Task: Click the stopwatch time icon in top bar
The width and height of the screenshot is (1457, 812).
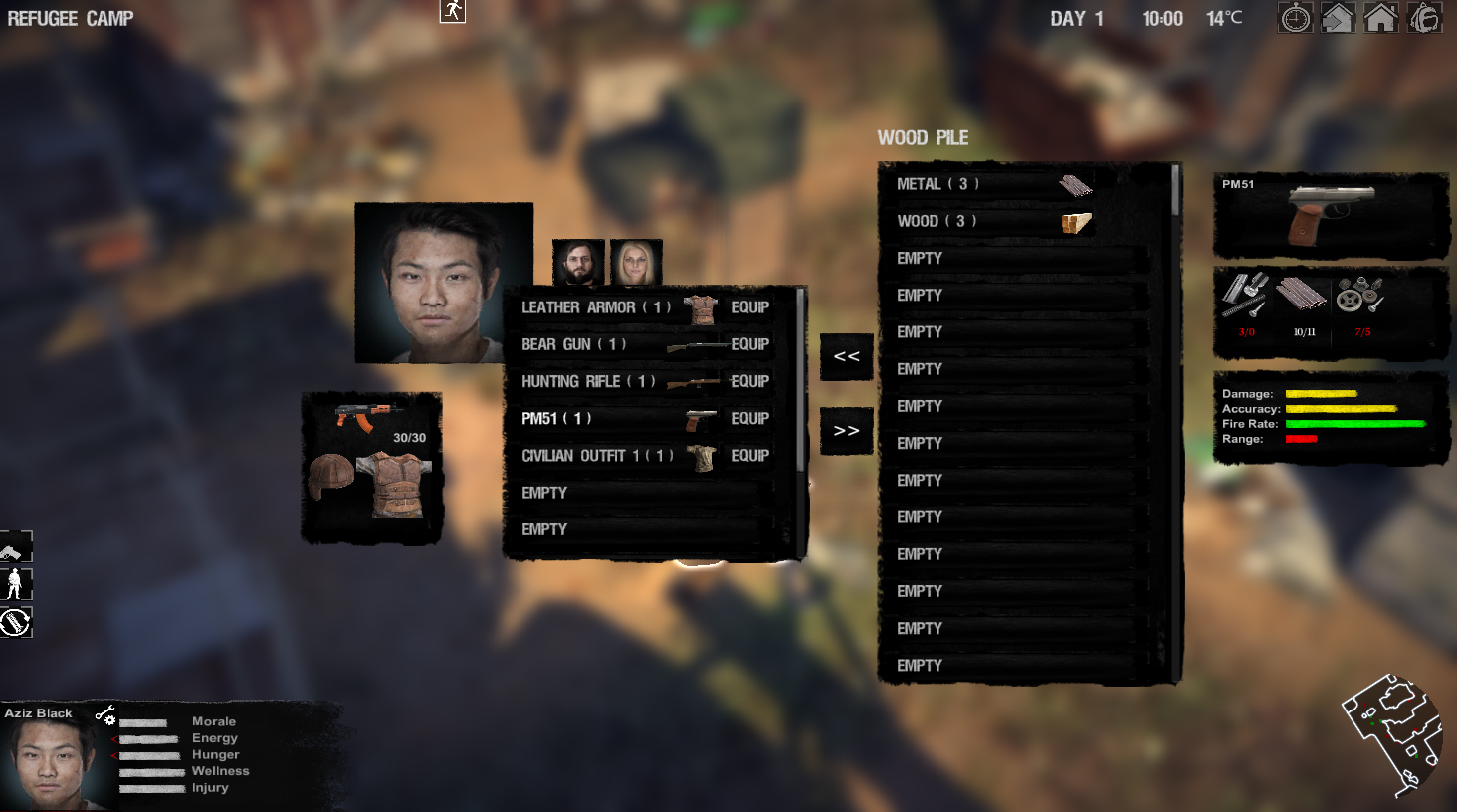Action: coord(1295,17)
